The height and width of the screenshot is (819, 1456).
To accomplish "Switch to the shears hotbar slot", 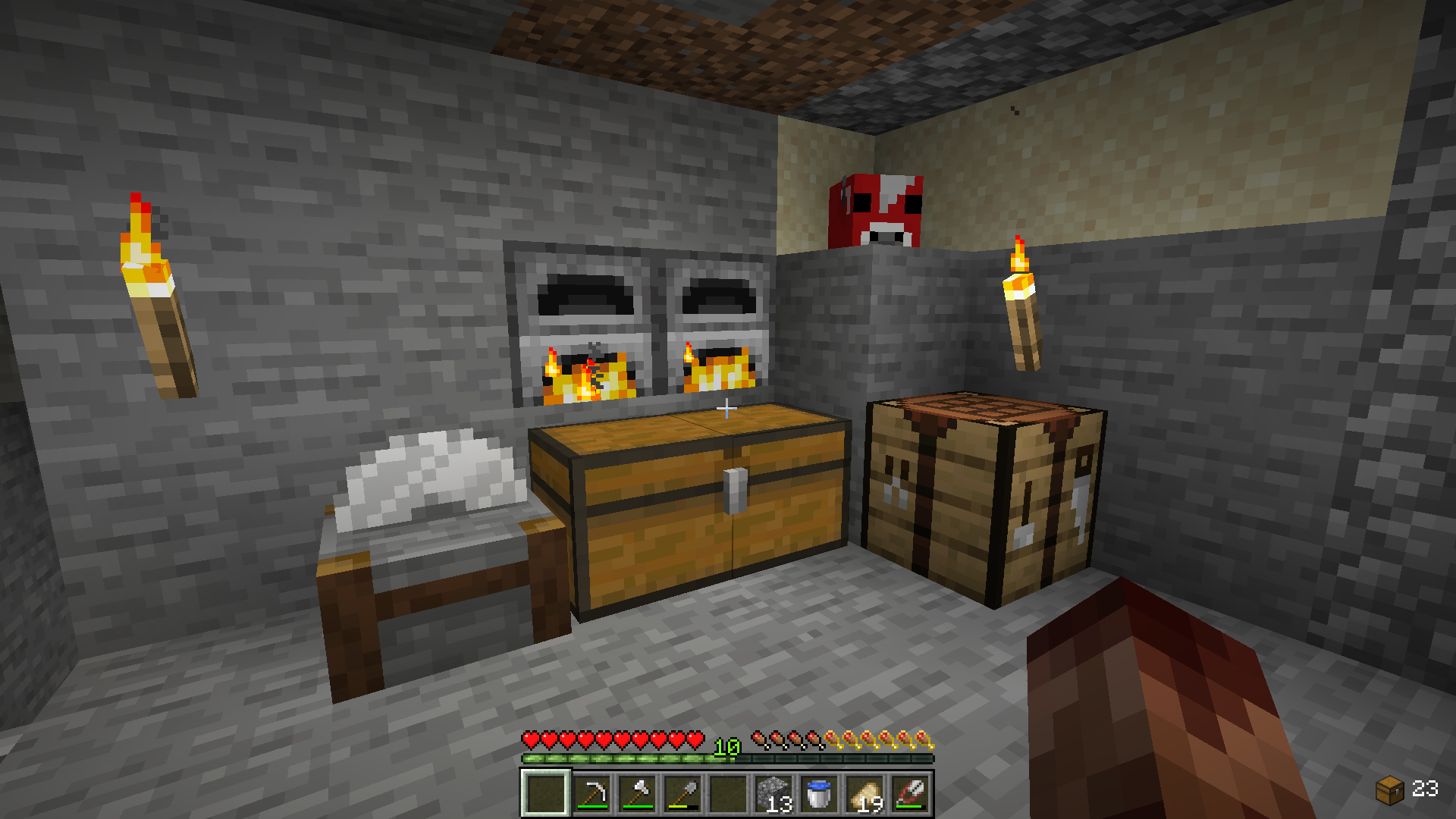I will (910, 793).
